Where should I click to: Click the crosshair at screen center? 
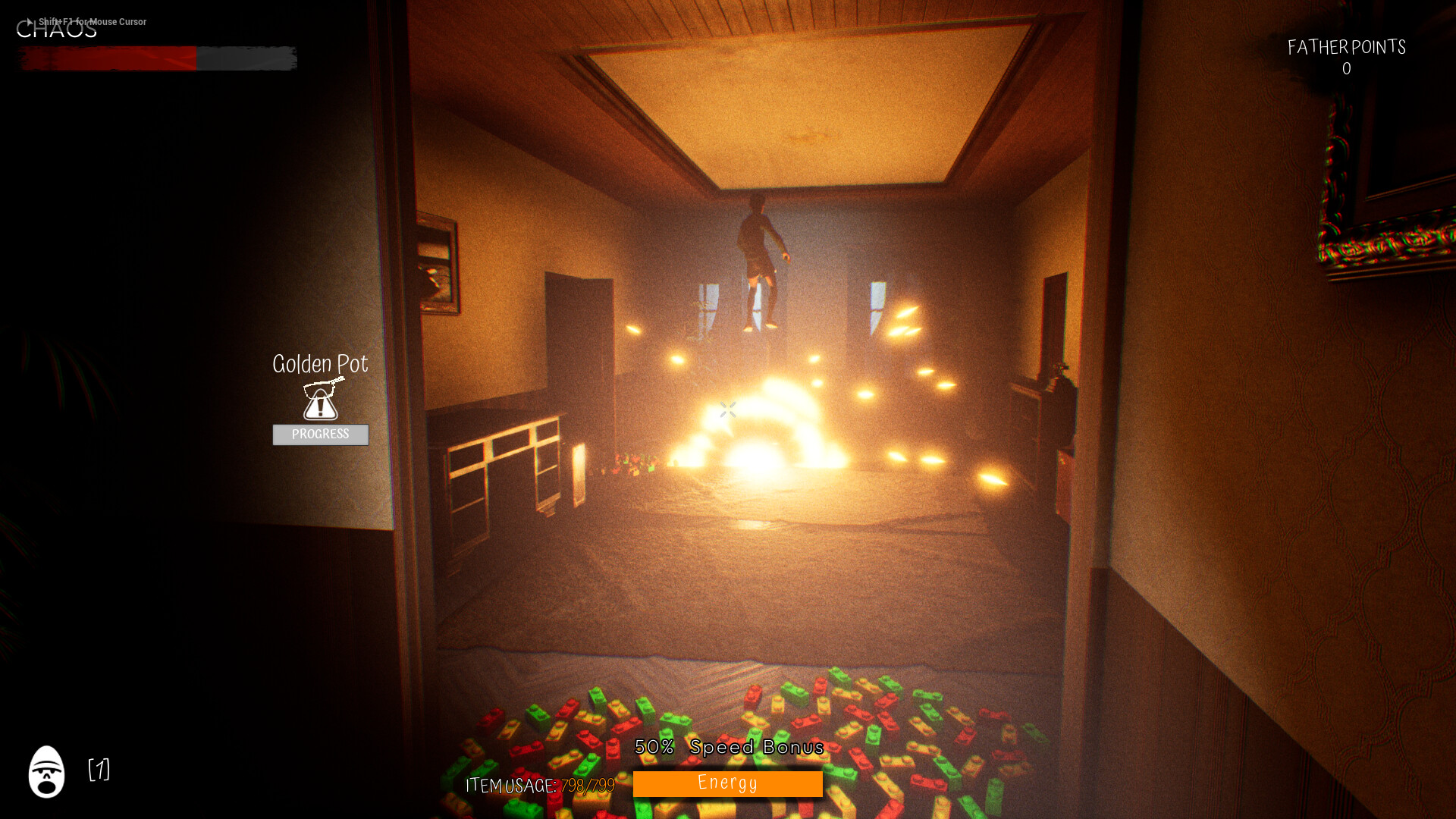(728, 410)
